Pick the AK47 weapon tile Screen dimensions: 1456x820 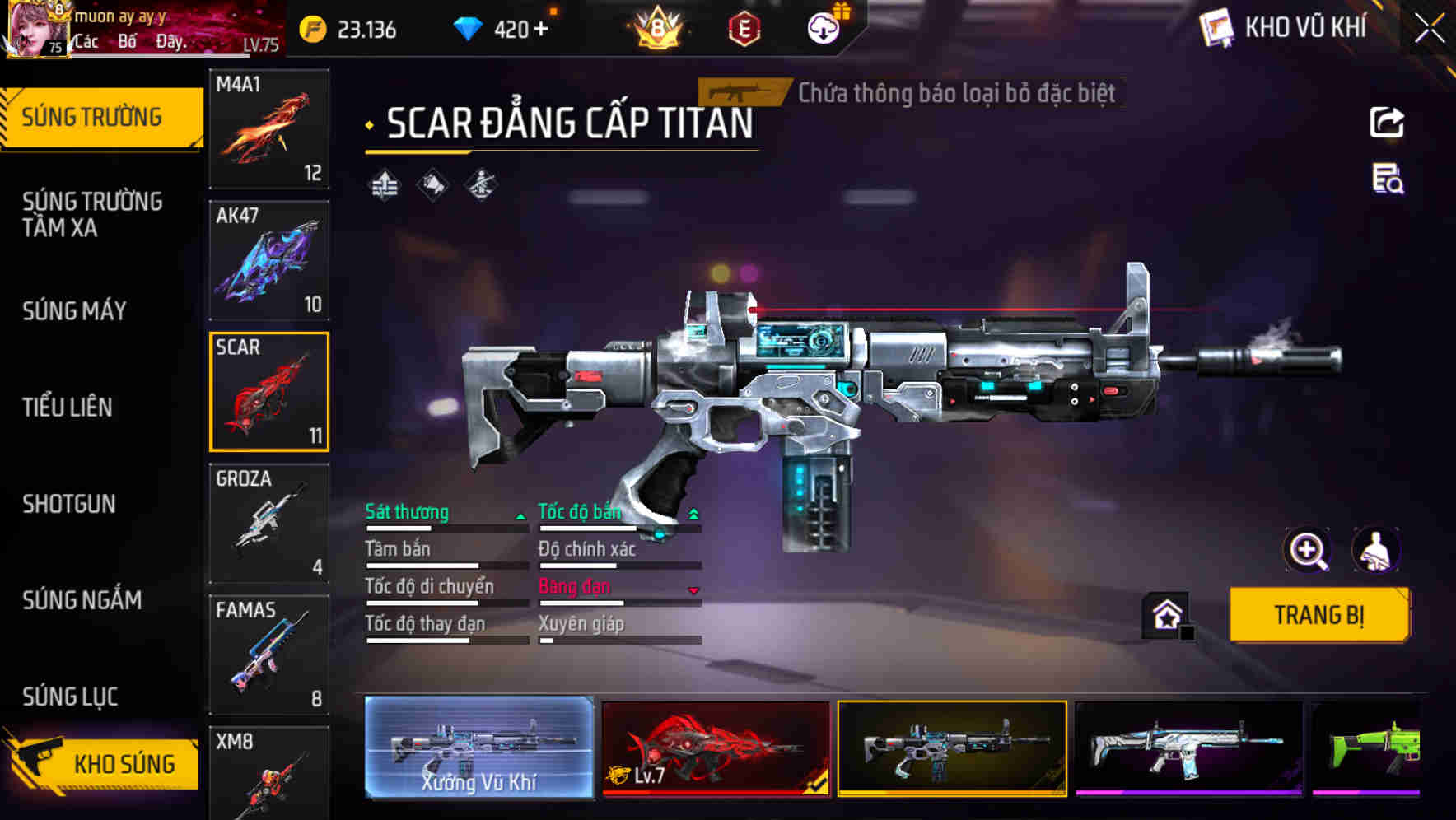269,260
